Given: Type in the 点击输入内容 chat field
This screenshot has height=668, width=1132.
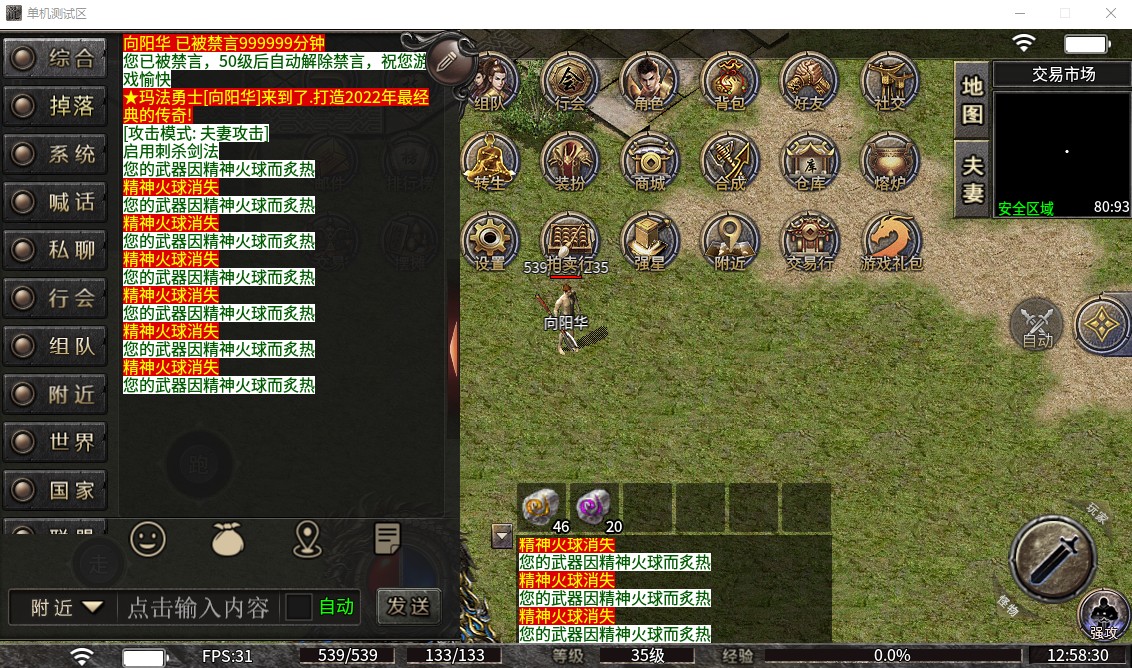Looking at the screenshot, I should 198,607.
